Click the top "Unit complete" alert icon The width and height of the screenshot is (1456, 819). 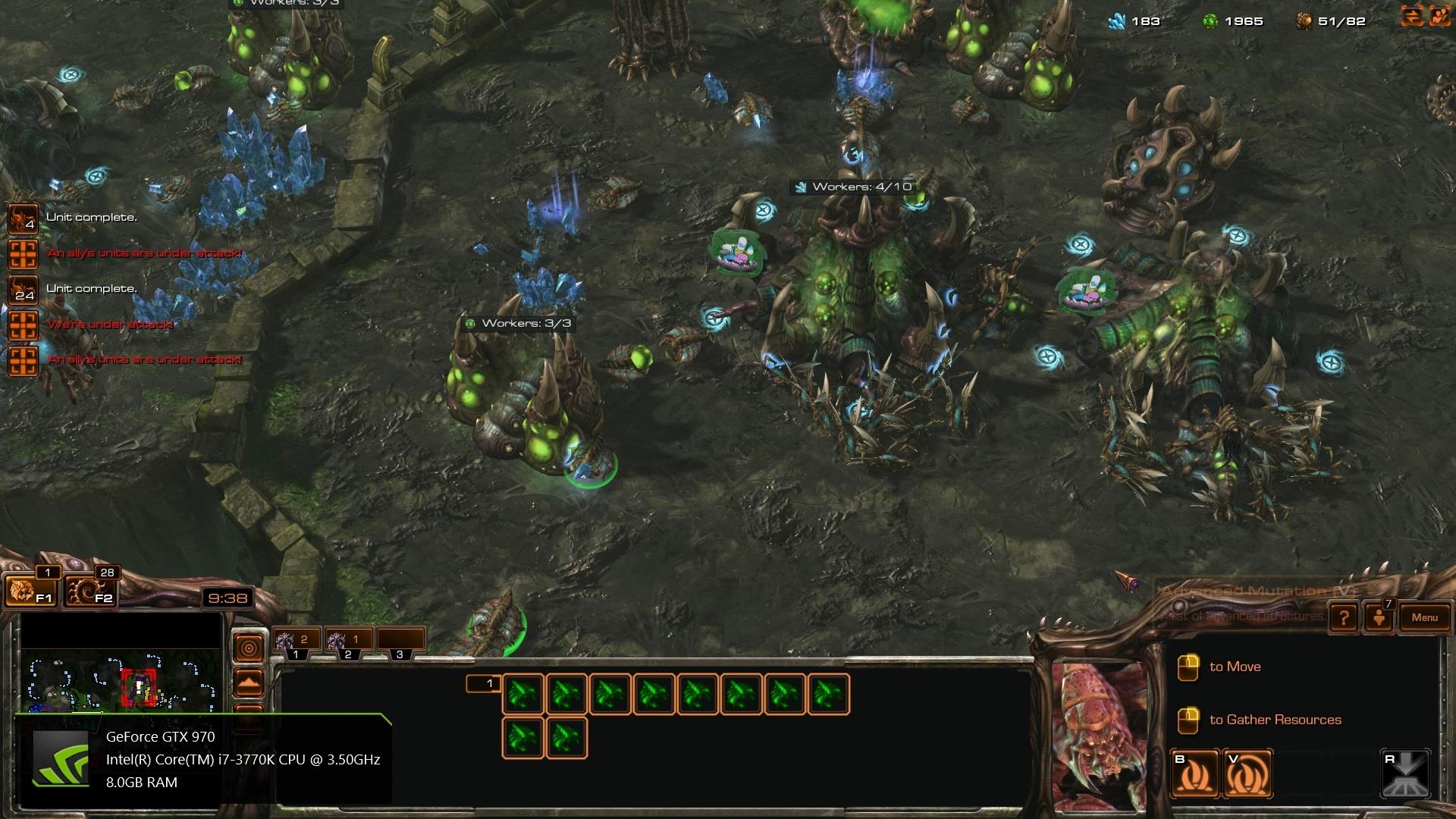click(22, 218)
